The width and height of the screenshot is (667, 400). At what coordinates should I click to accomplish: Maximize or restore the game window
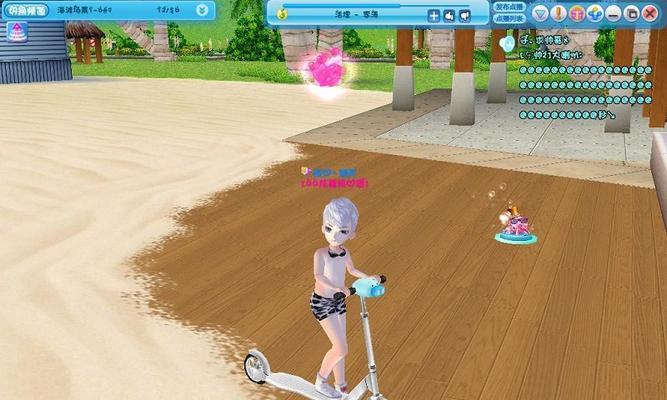pyautogui.click(x=633, y=14)
